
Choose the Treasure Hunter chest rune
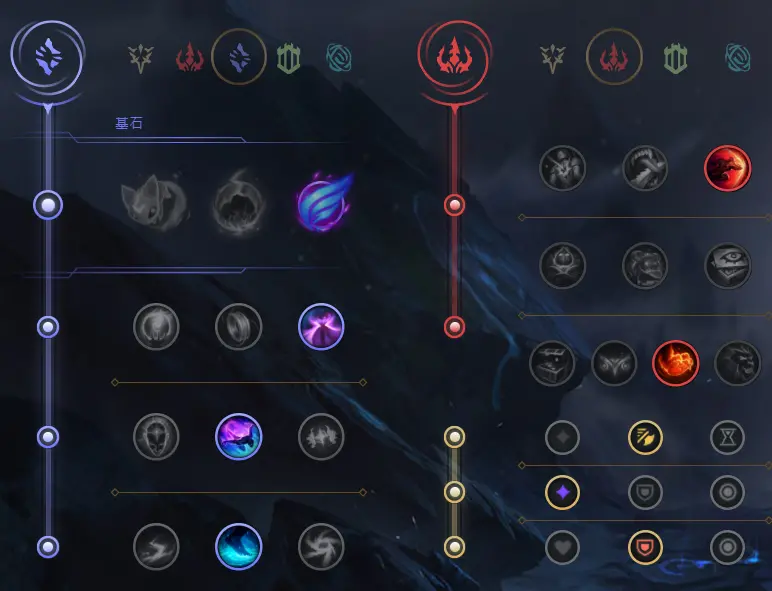click(x=553, y=364)
